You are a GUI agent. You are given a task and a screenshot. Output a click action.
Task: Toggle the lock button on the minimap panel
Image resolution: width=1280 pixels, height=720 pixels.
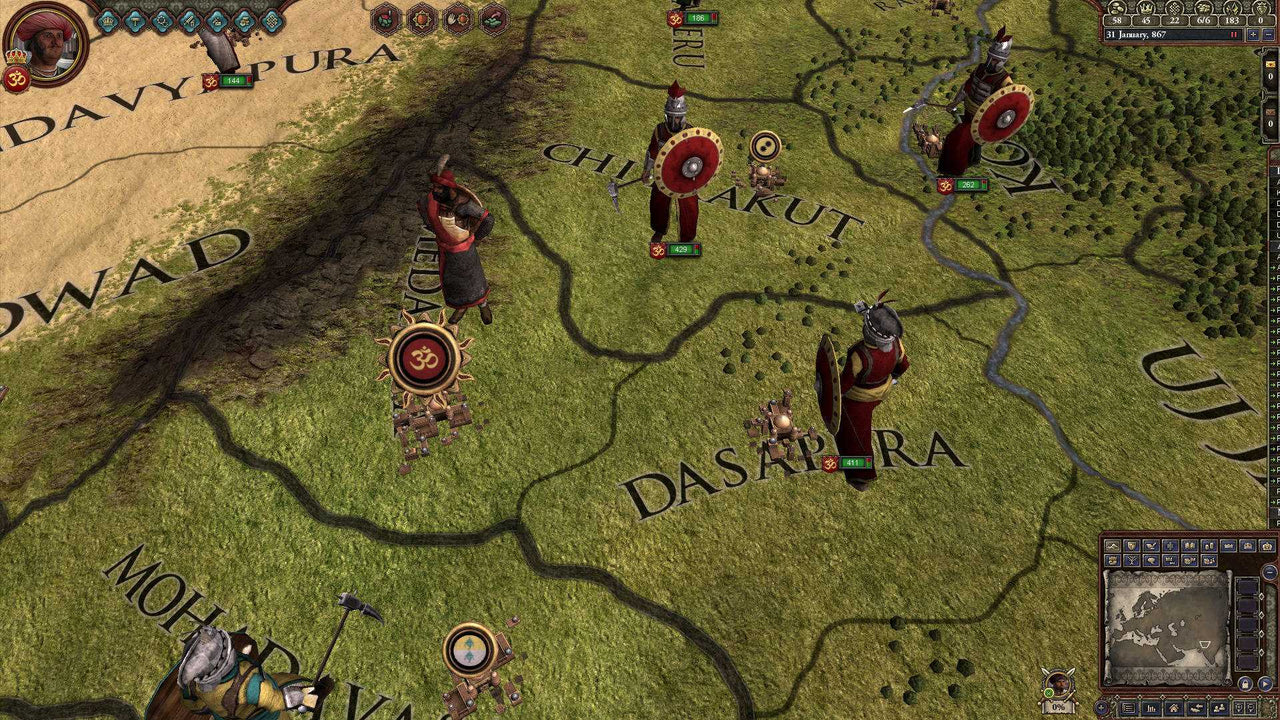point(1245,683)
